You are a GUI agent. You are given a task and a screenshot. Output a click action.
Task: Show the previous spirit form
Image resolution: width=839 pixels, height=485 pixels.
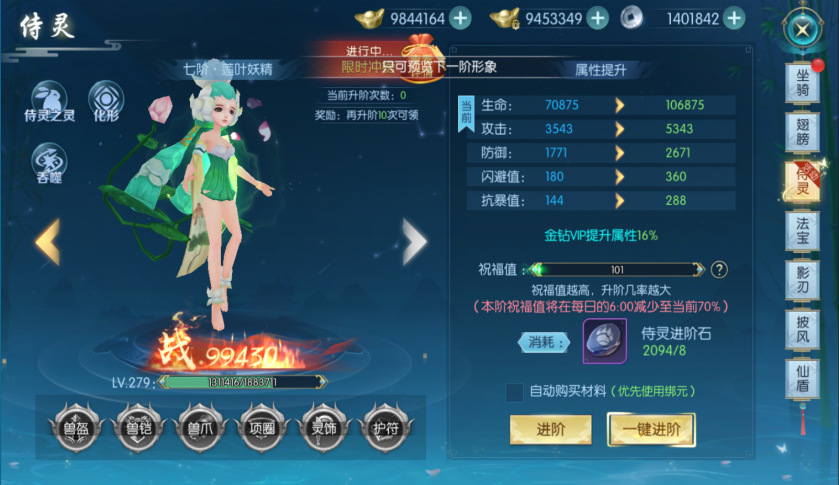[47, 241]
